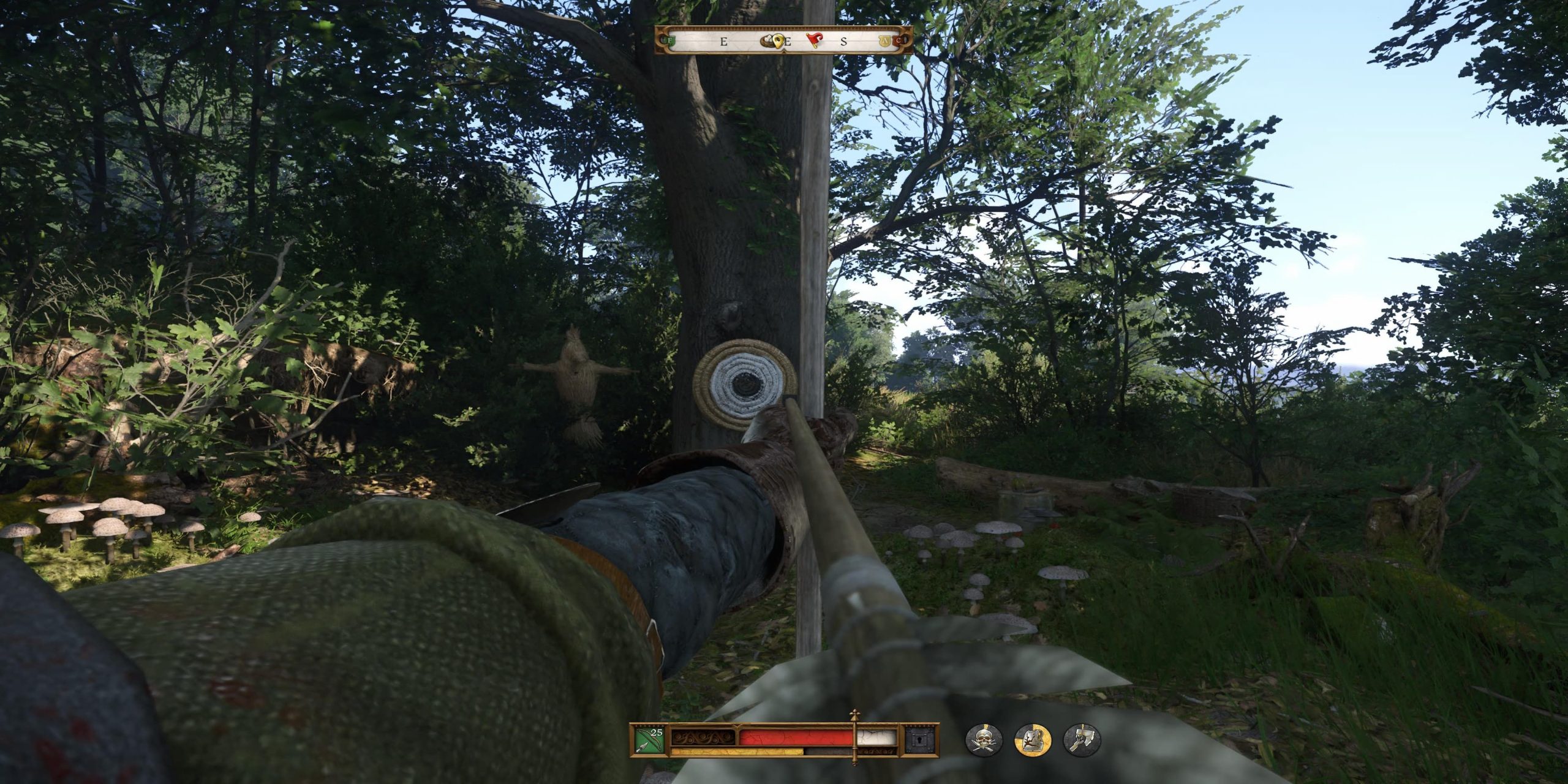Viewport: 1568px width, 784px height.
Task: Choose the green 'F' shield compass marker
Action: [x=671, y=42]
